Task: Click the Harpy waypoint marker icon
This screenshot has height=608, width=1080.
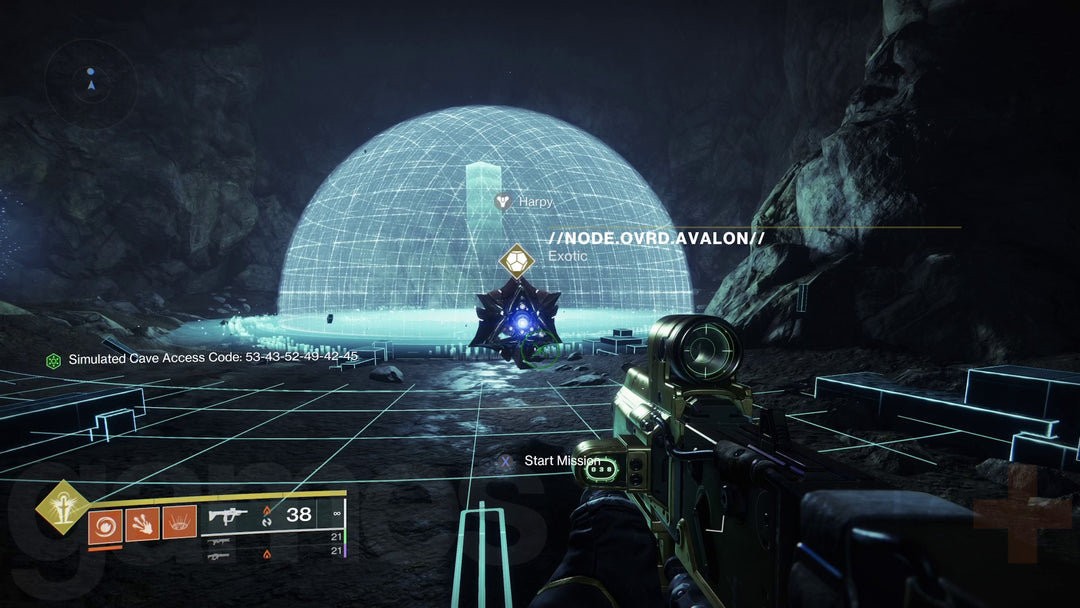Action: 503,202
